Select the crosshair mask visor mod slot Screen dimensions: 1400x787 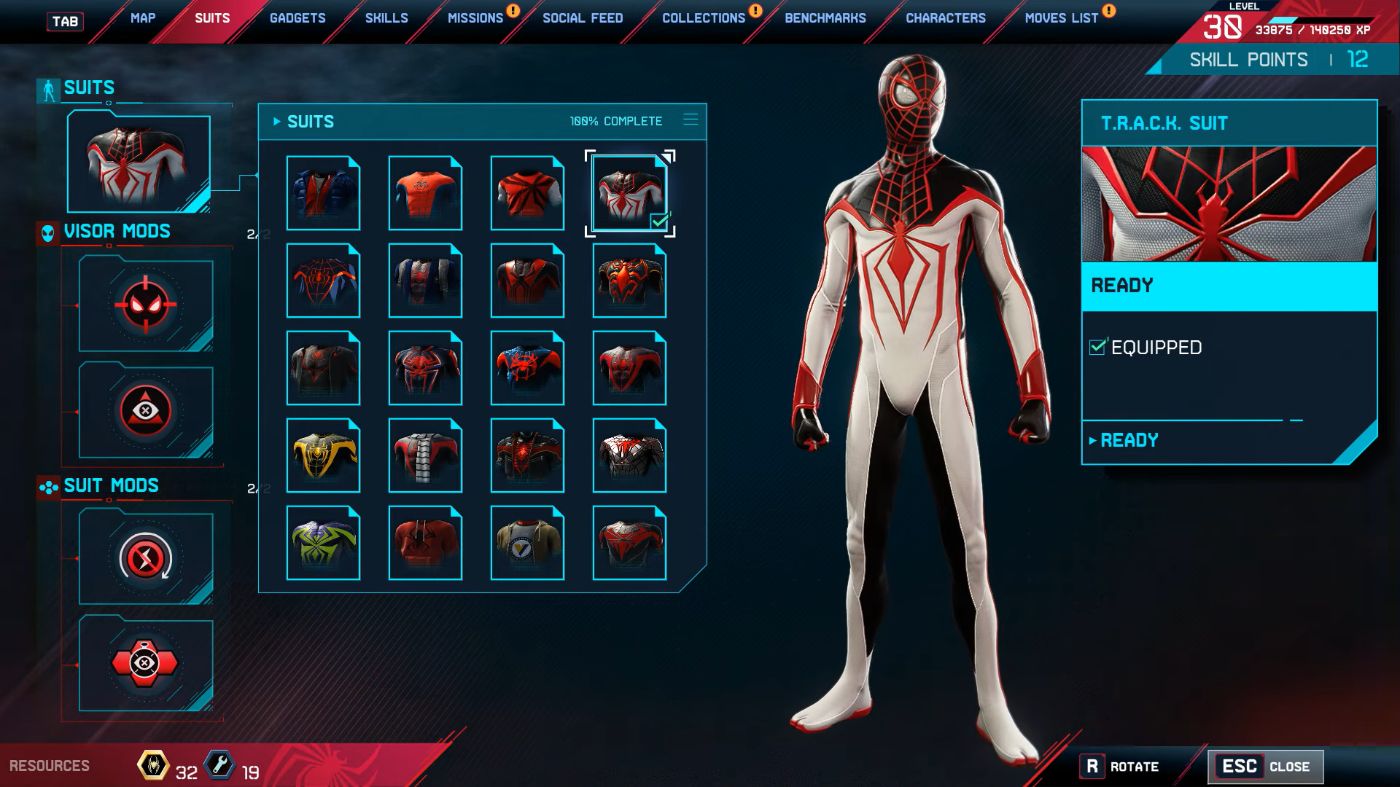(146, 304)
